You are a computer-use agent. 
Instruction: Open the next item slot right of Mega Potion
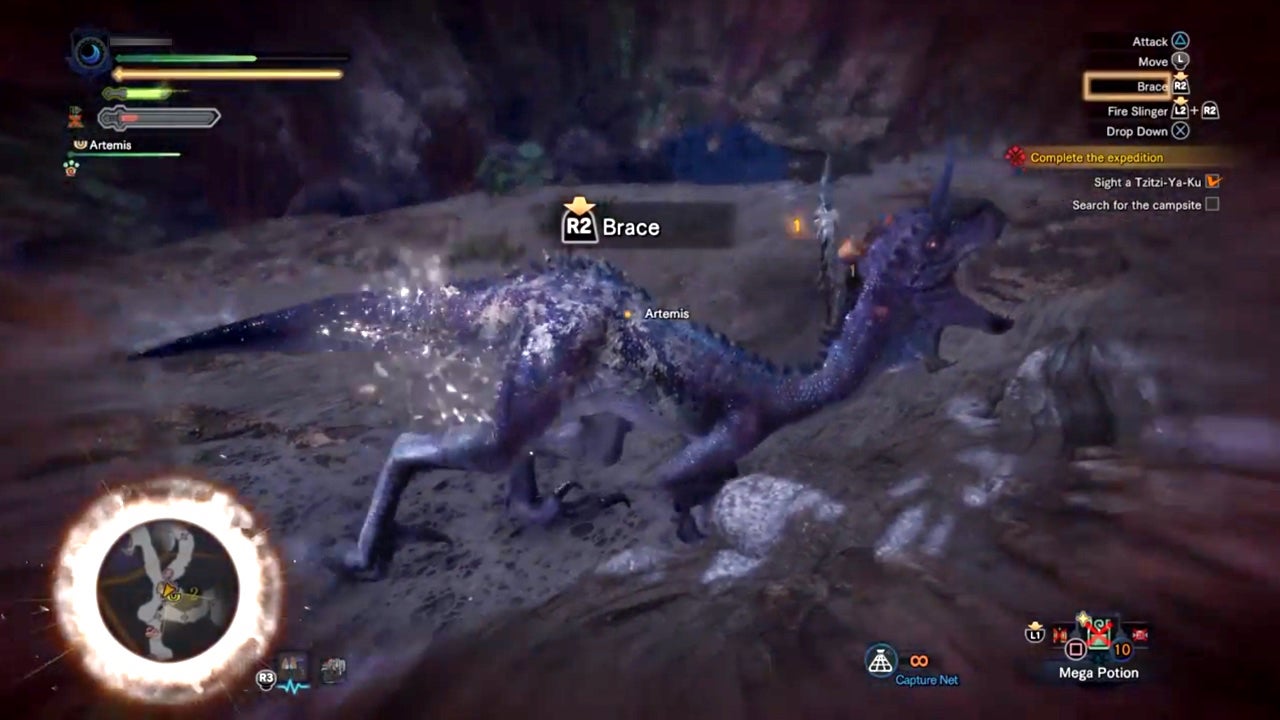(1137, 634)
